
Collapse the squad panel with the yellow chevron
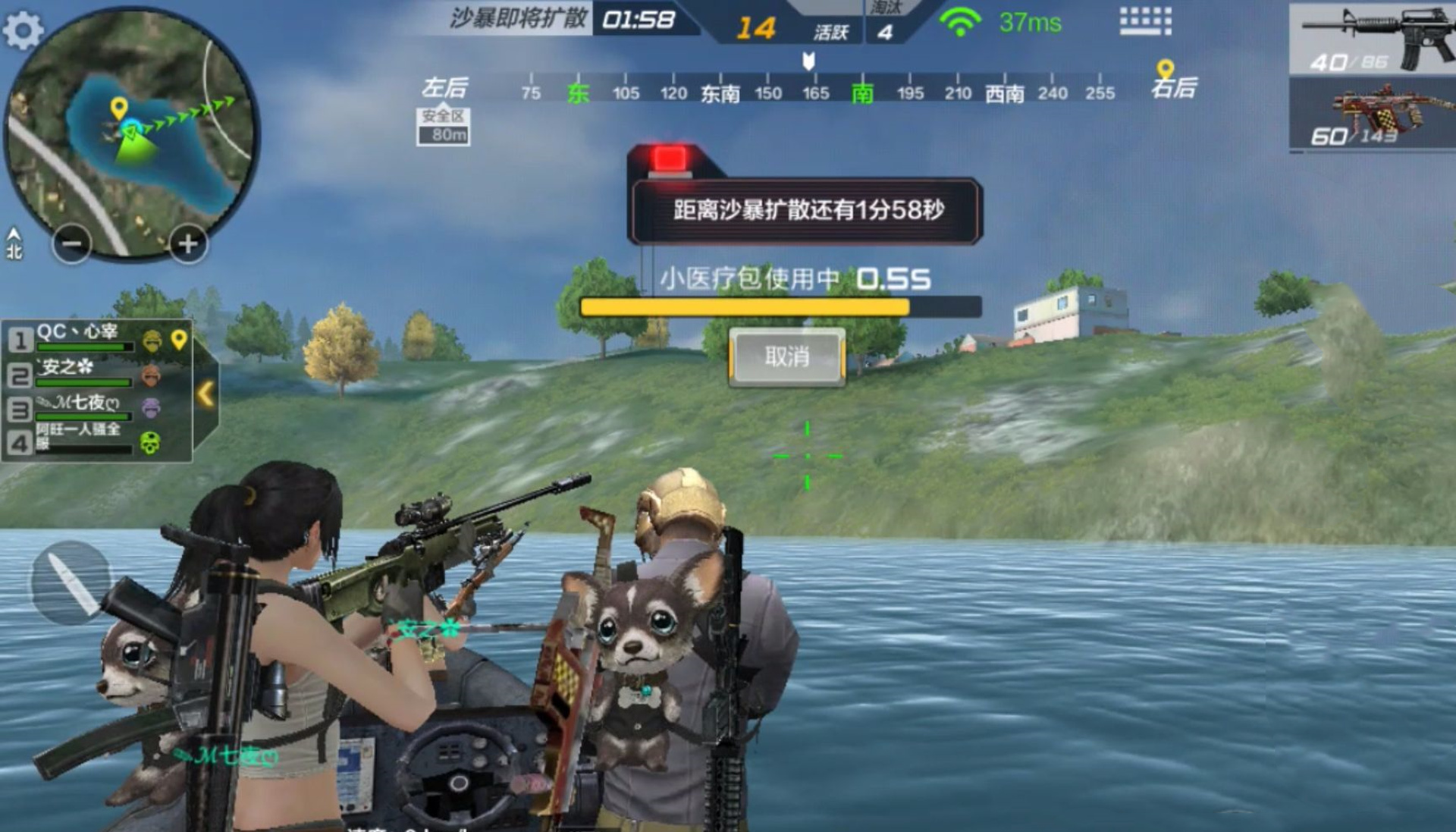(206, 394)
